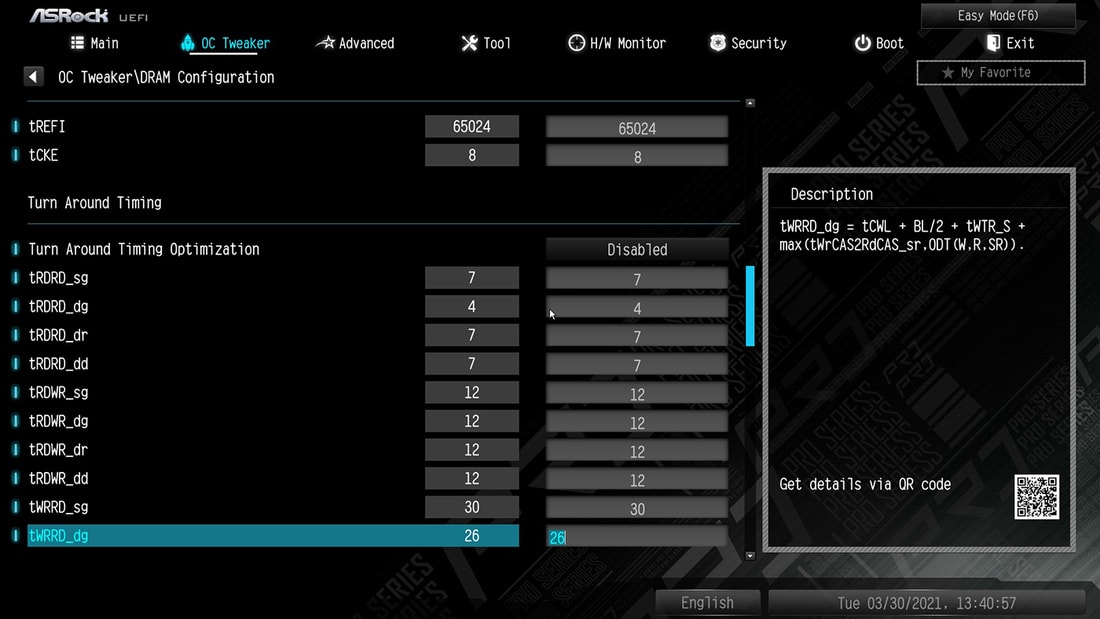Open the Advanced tab
The image size is (1100, 619).
click(x=355, y=43)
